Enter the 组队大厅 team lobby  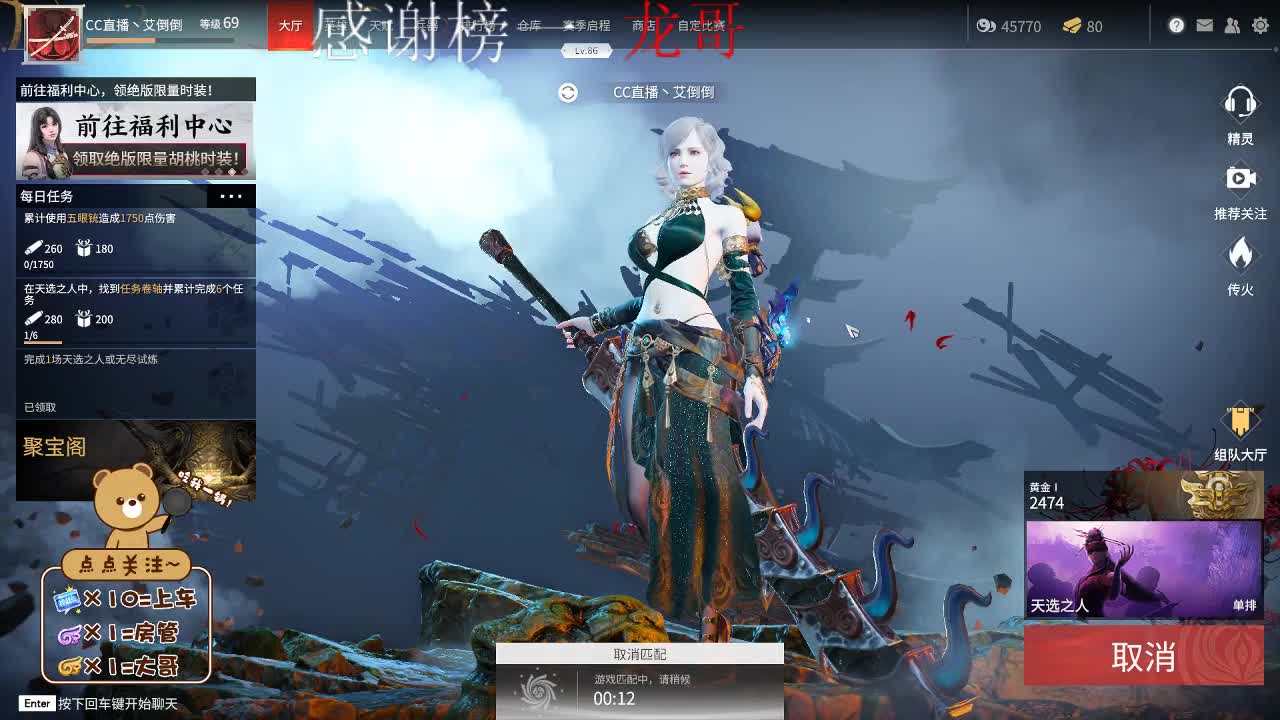(1241, 430)
